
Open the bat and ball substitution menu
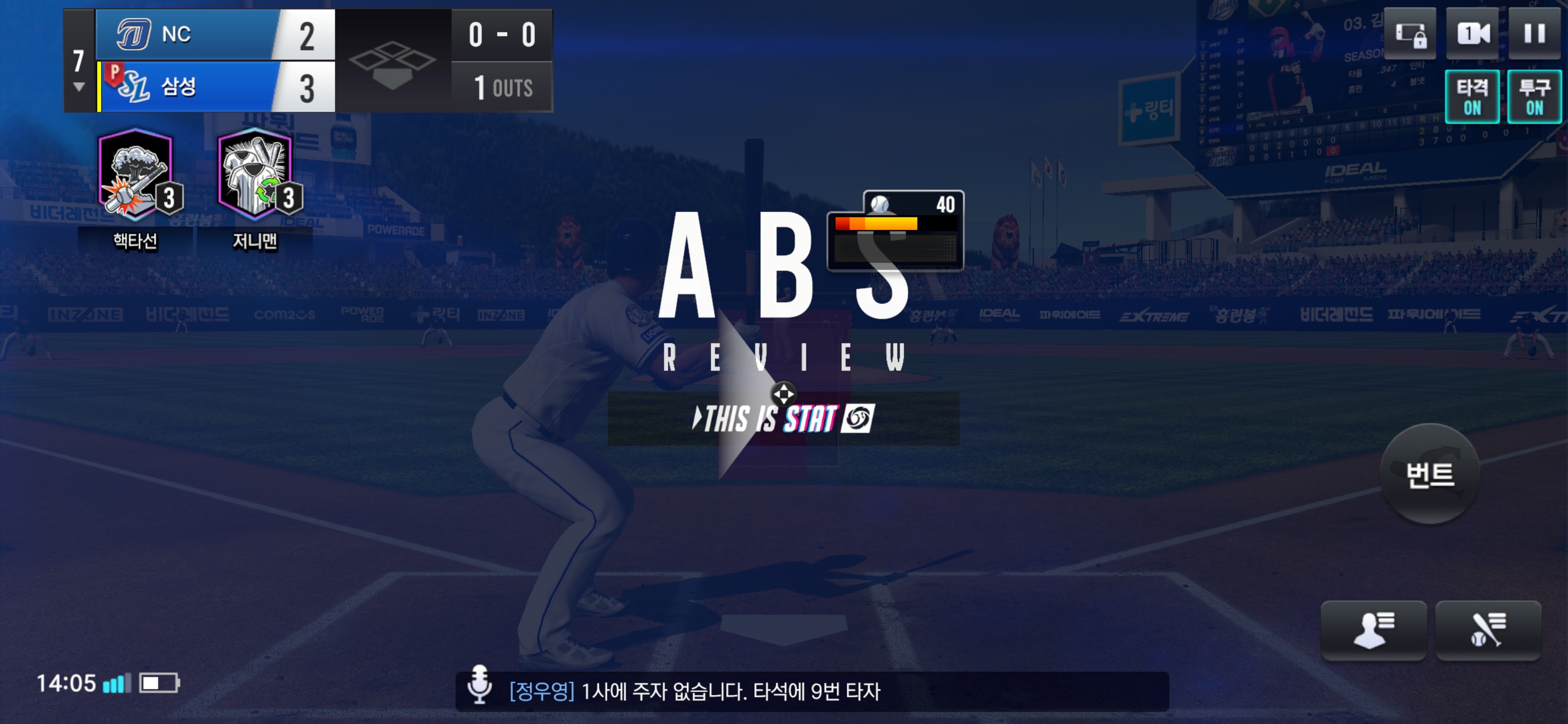point(1488,629)
